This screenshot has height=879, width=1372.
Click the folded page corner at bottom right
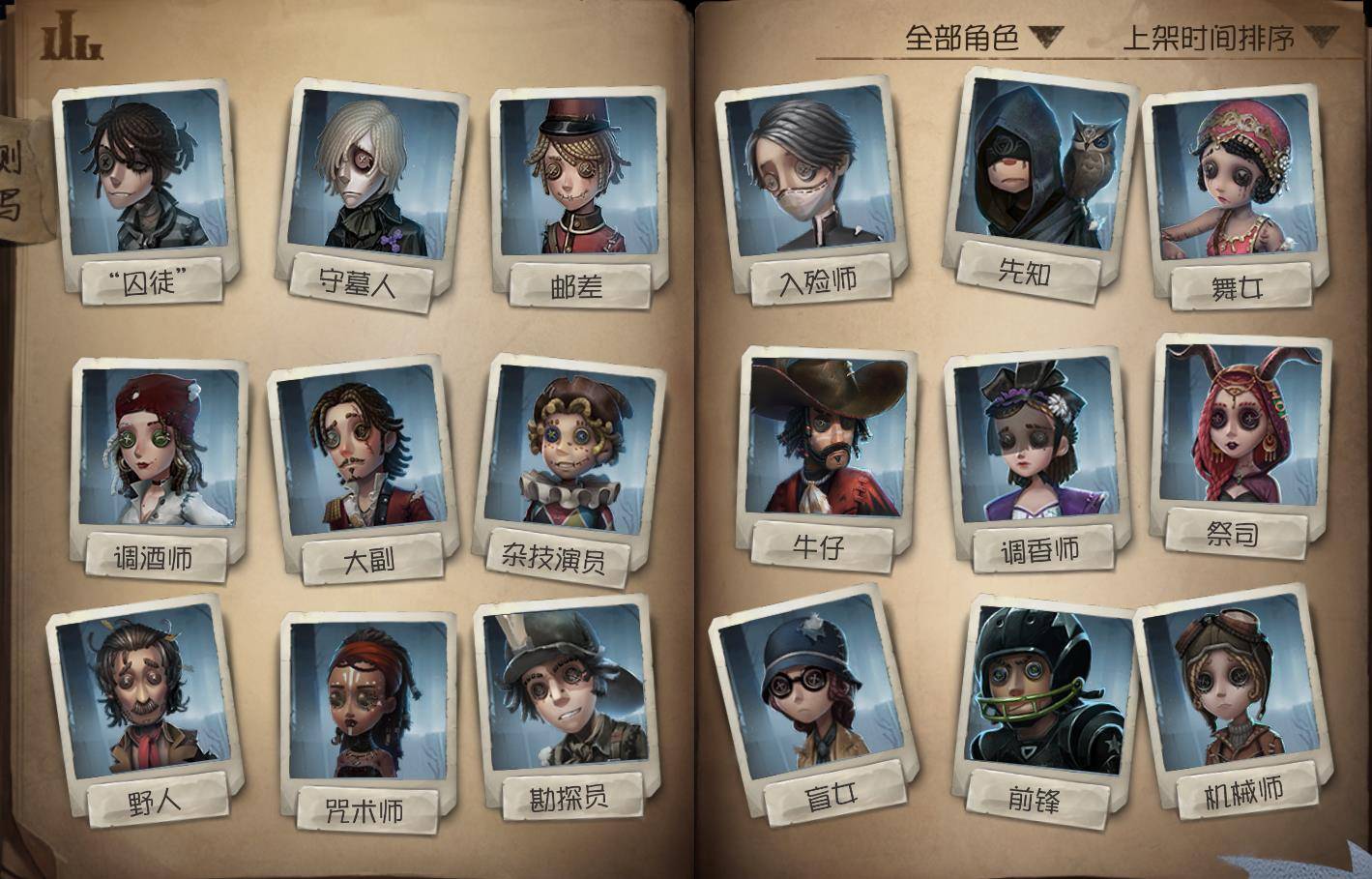click(1352, 861)
